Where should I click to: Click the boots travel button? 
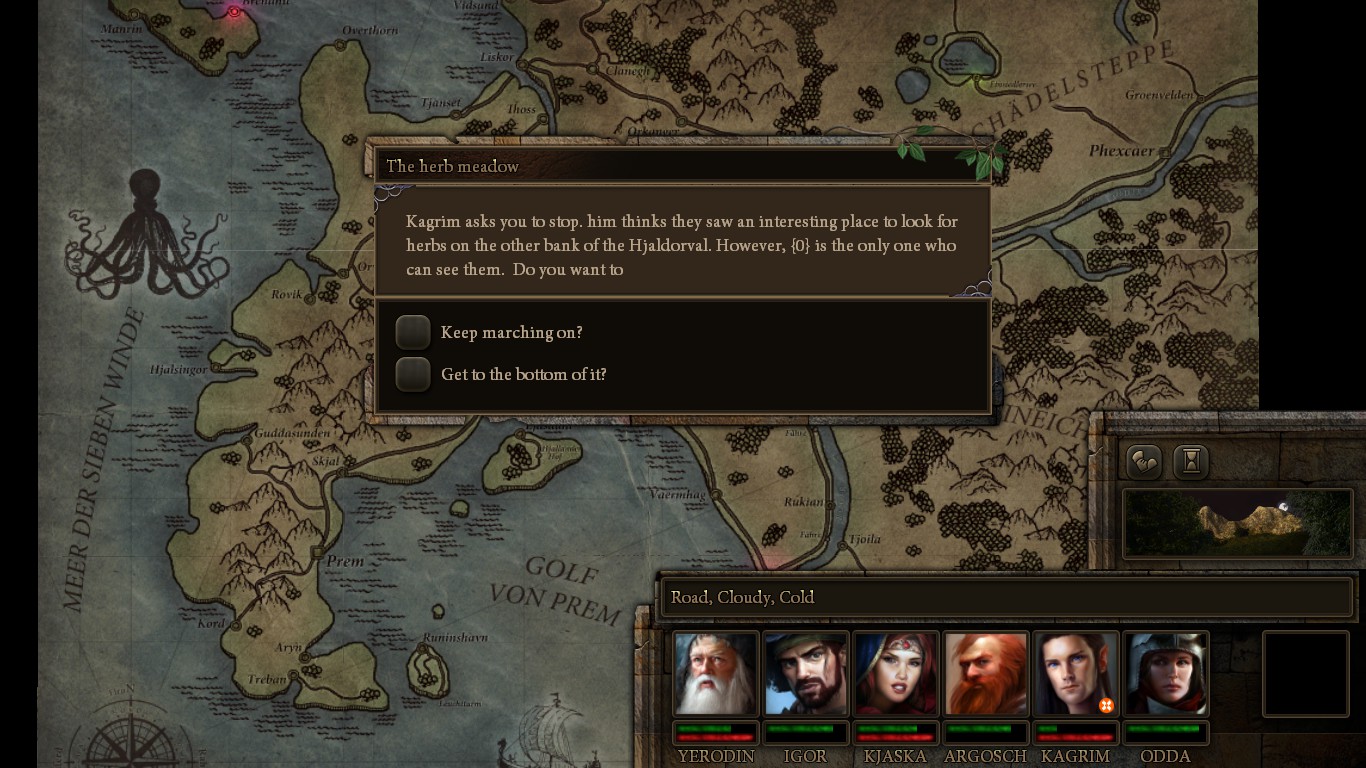coord(1144,461)
